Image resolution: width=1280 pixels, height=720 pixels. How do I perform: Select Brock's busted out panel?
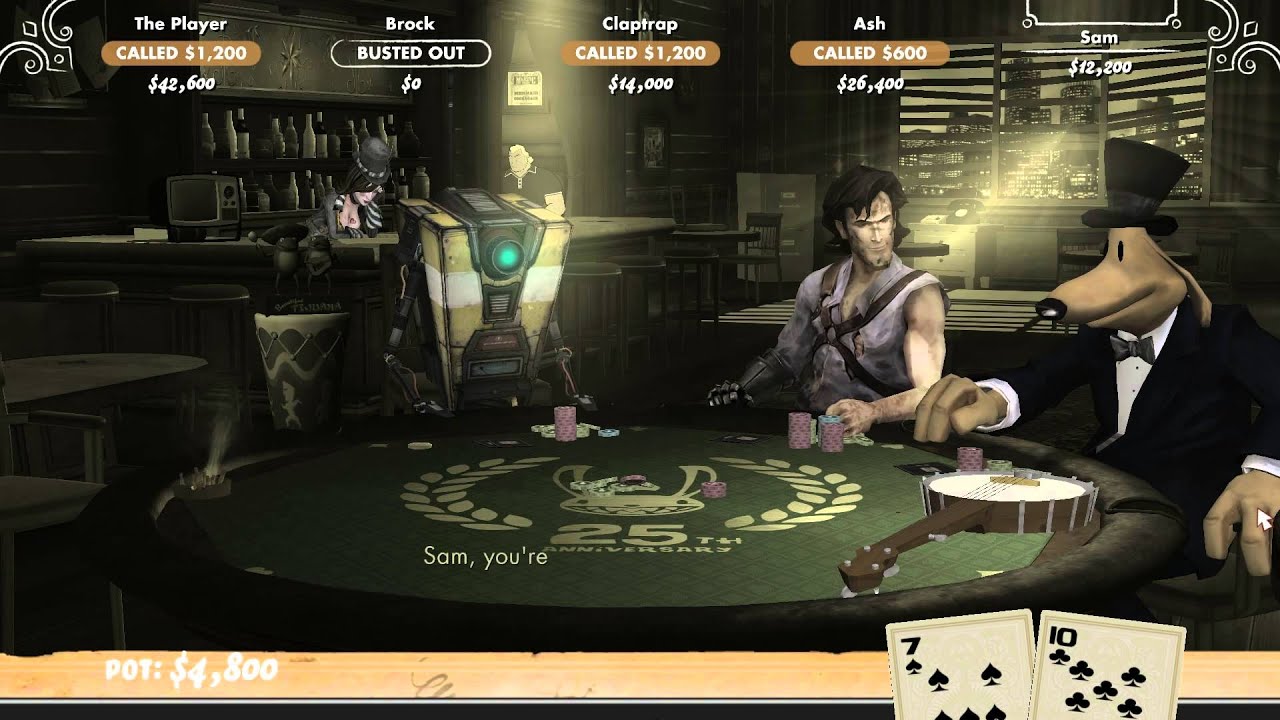pos(410,53)
